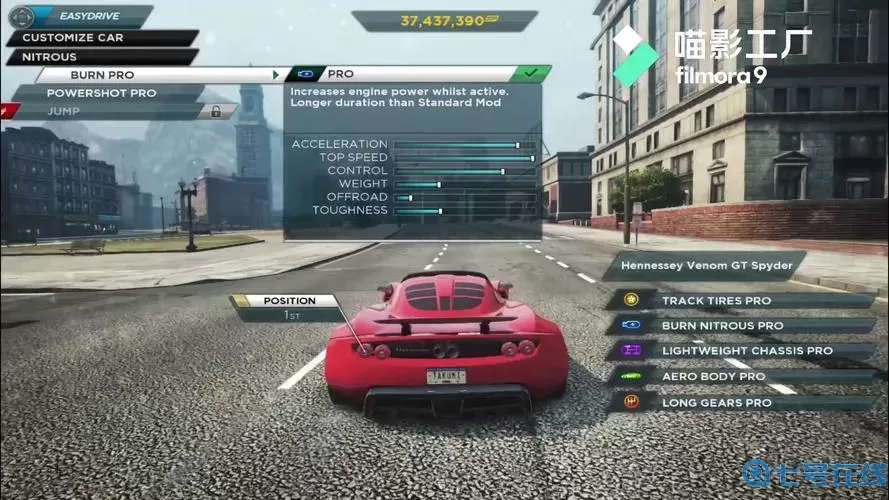This screenshot has width=889, height=500.
Task: Open the EasyDrive header
Action: pos(90,17)
